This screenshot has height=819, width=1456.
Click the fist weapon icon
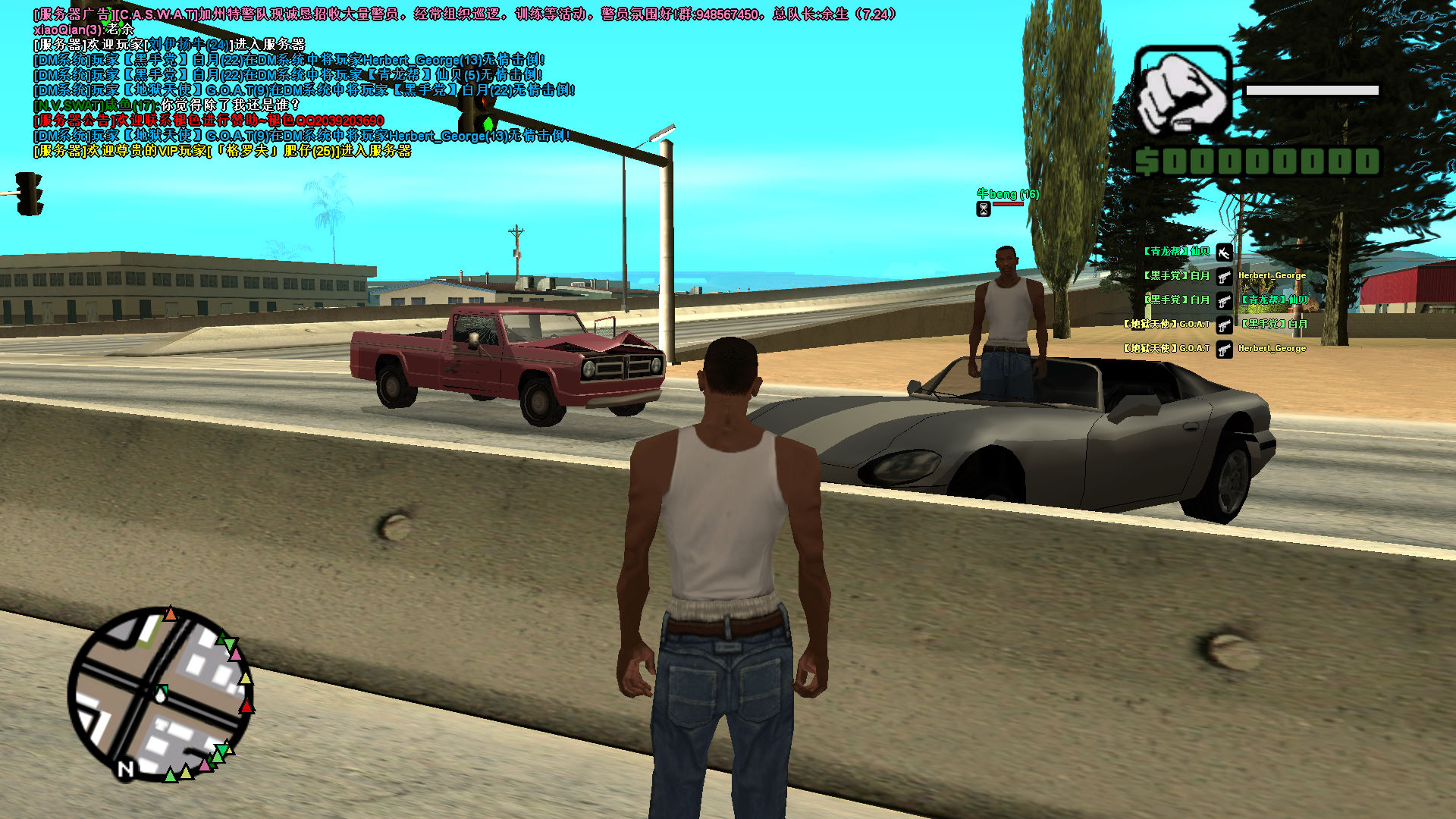click(1182, 93)
